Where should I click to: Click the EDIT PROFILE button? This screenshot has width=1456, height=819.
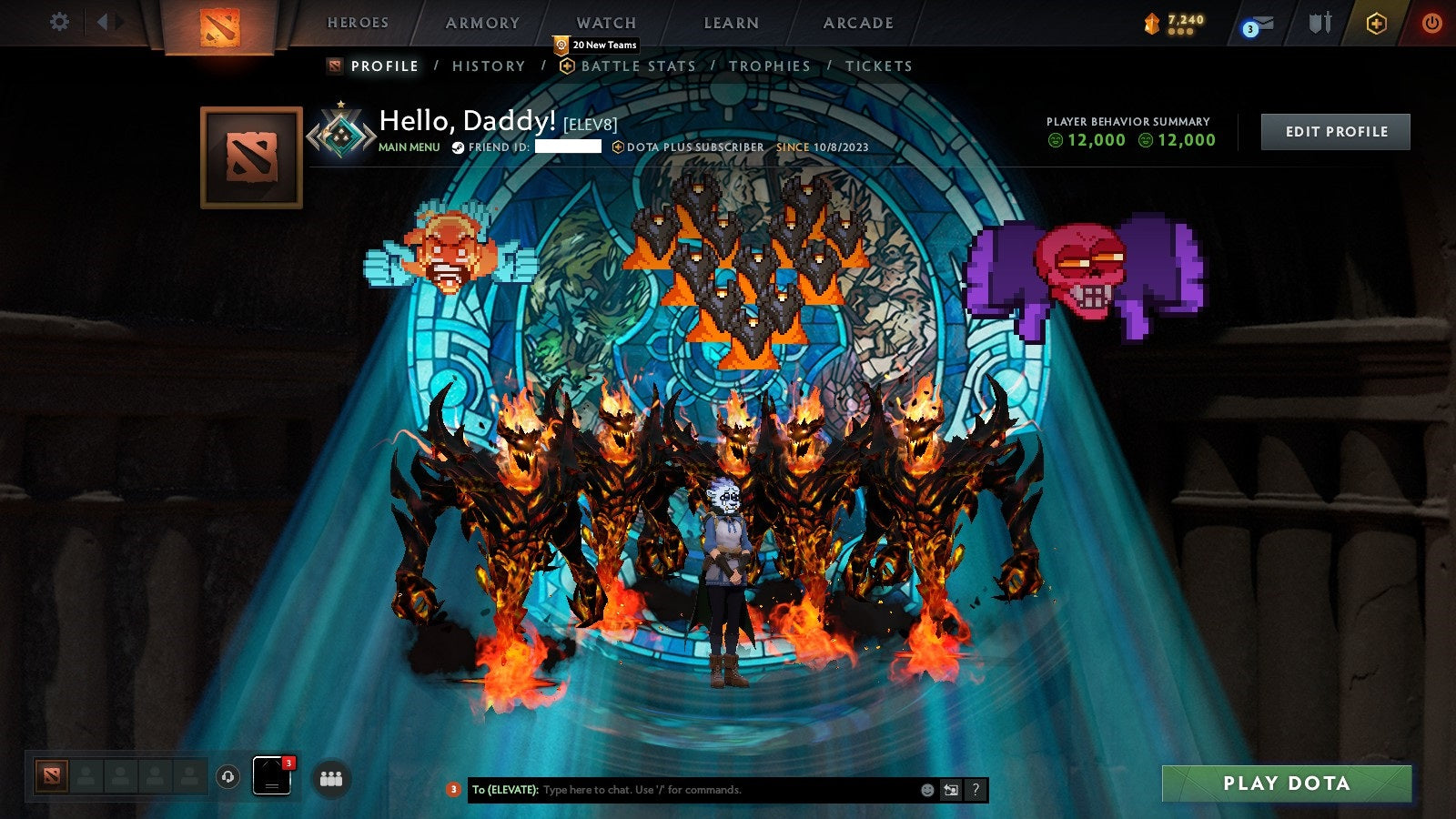(1335, 131)
